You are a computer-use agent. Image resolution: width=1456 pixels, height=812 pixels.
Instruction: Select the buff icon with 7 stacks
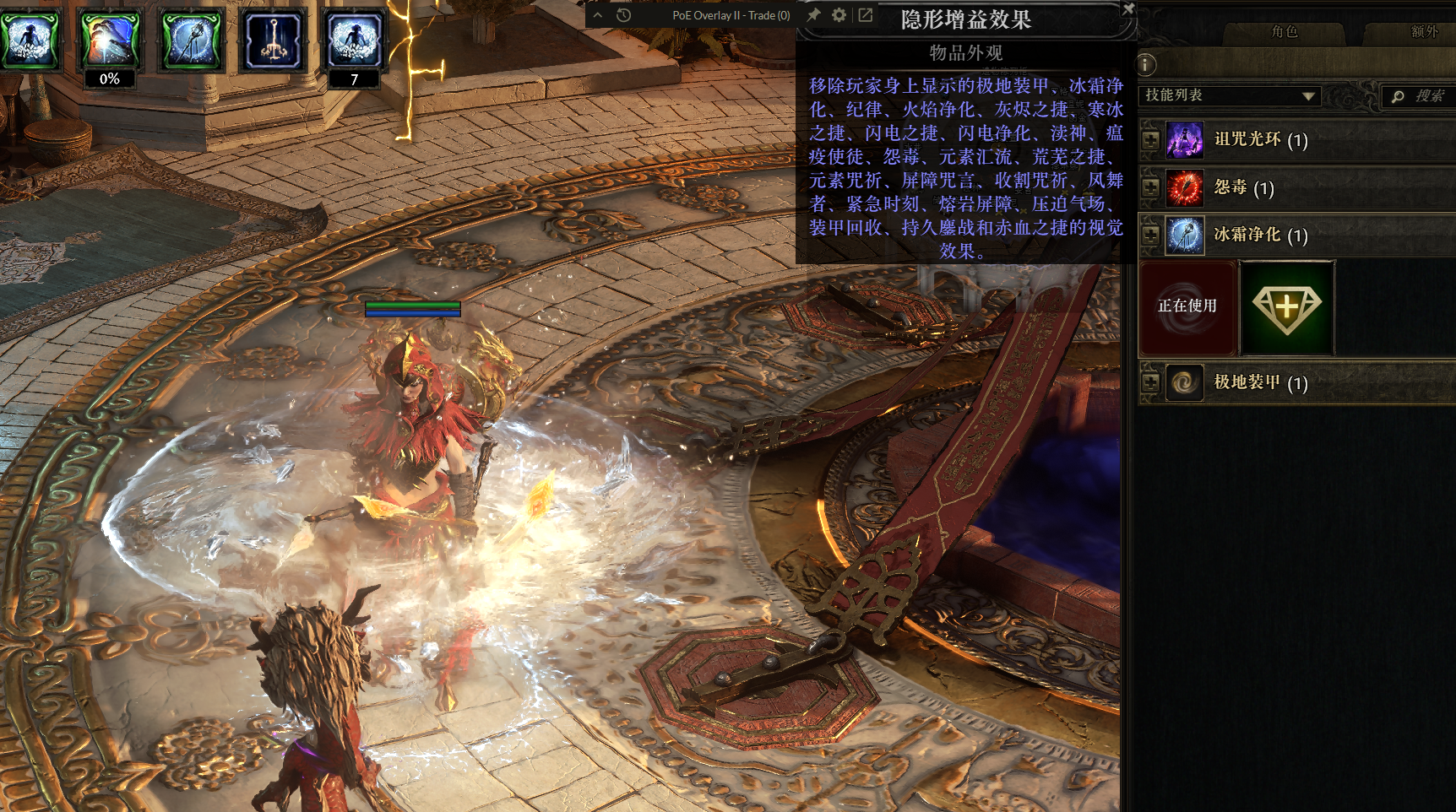coord(354,41)
